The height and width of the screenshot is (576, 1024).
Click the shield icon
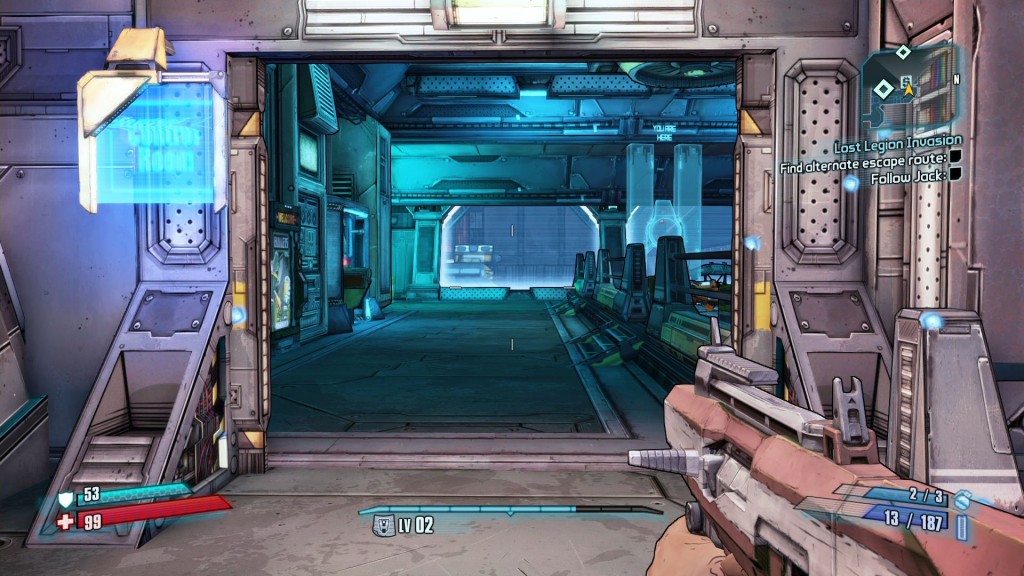(65, 497)
